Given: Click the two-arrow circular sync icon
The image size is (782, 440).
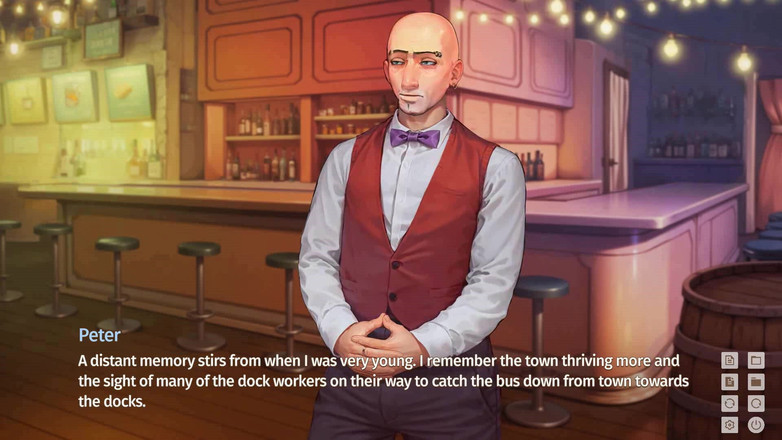Looking at the screenshot, I should 730,403.
